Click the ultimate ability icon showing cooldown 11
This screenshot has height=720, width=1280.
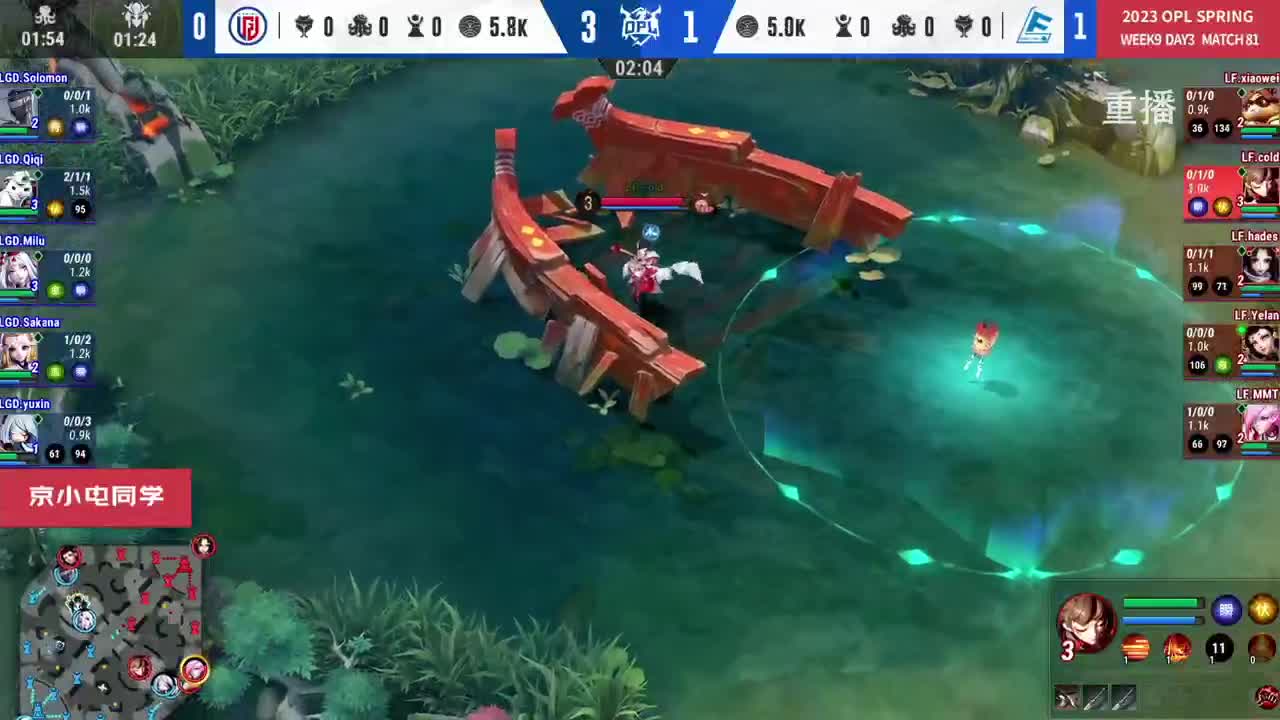1219,650
